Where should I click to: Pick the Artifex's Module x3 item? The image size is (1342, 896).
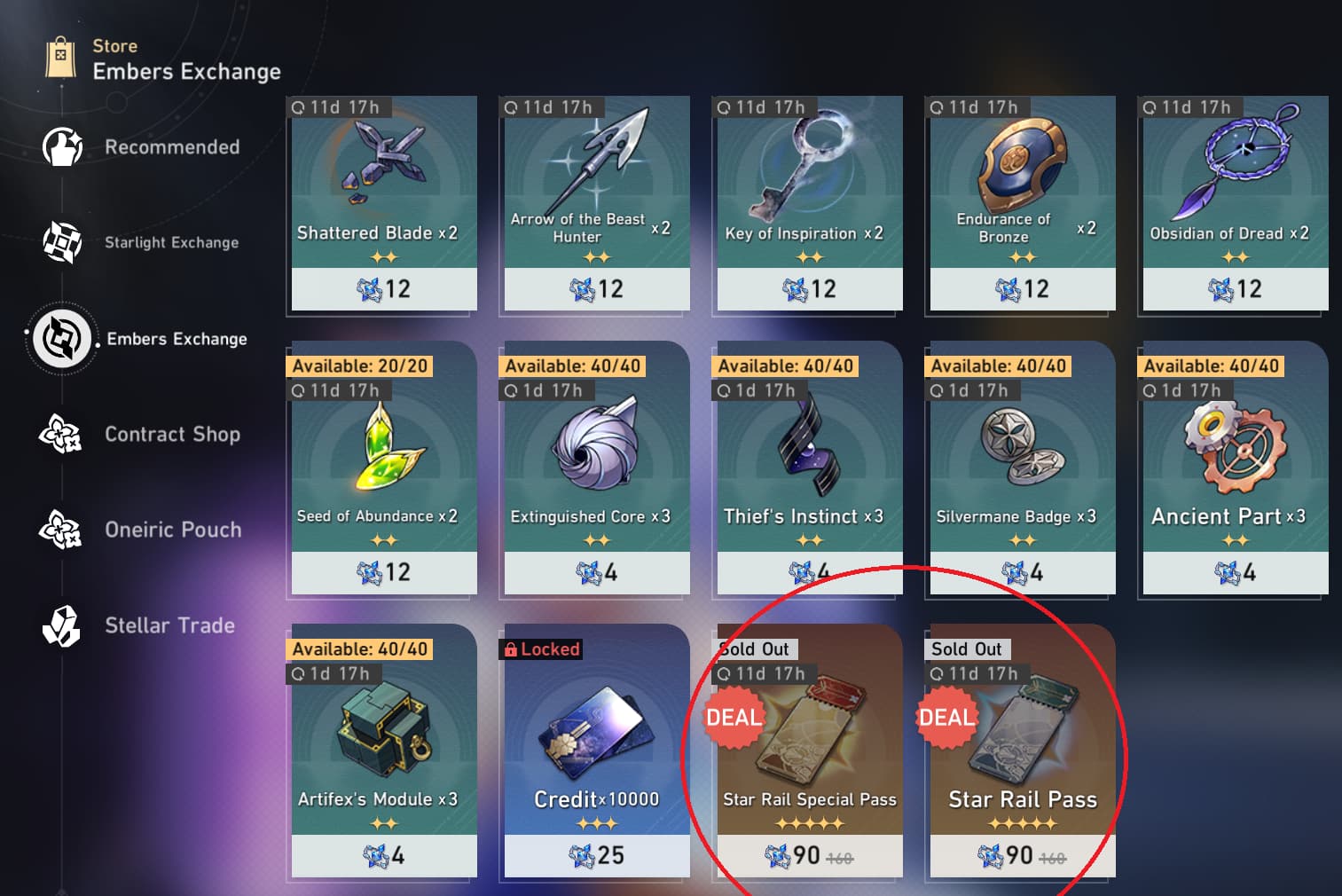(x=383, y=754)
